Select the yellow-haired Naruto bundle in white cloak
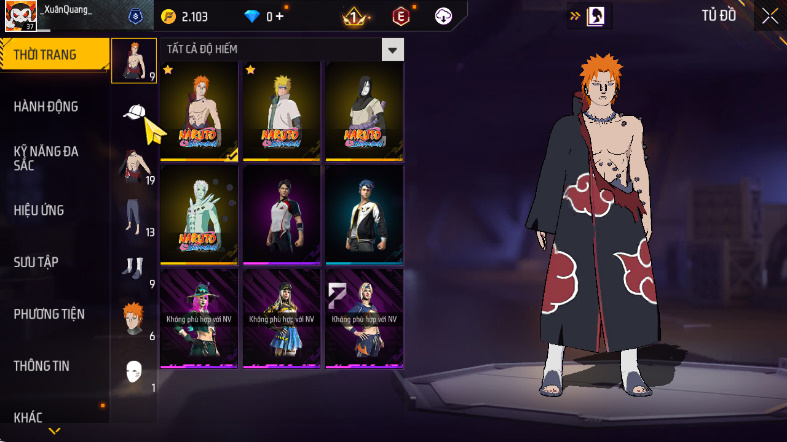787x442 pixels. click(281, 111)
